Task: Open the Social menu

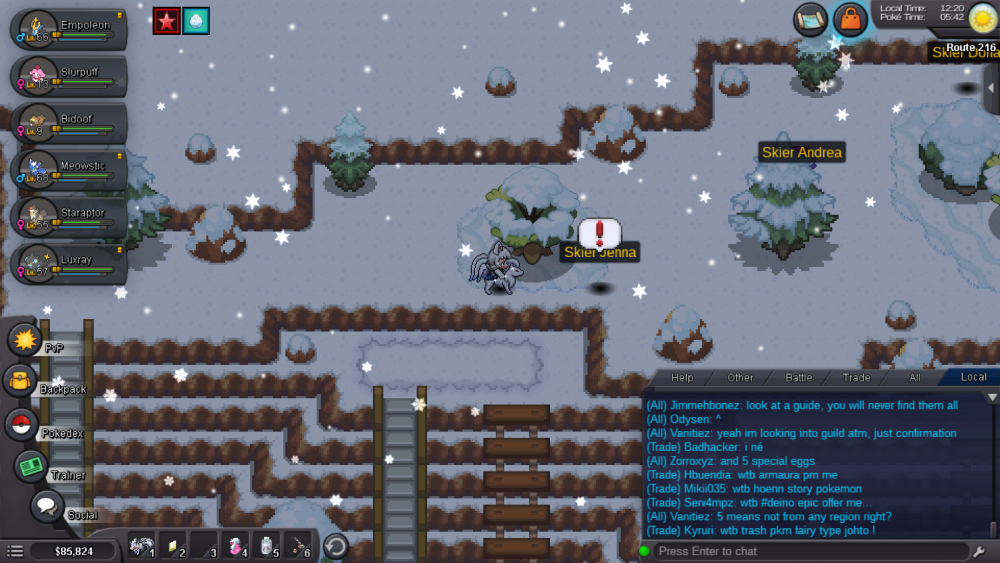Action: click(x=46, y=506)
